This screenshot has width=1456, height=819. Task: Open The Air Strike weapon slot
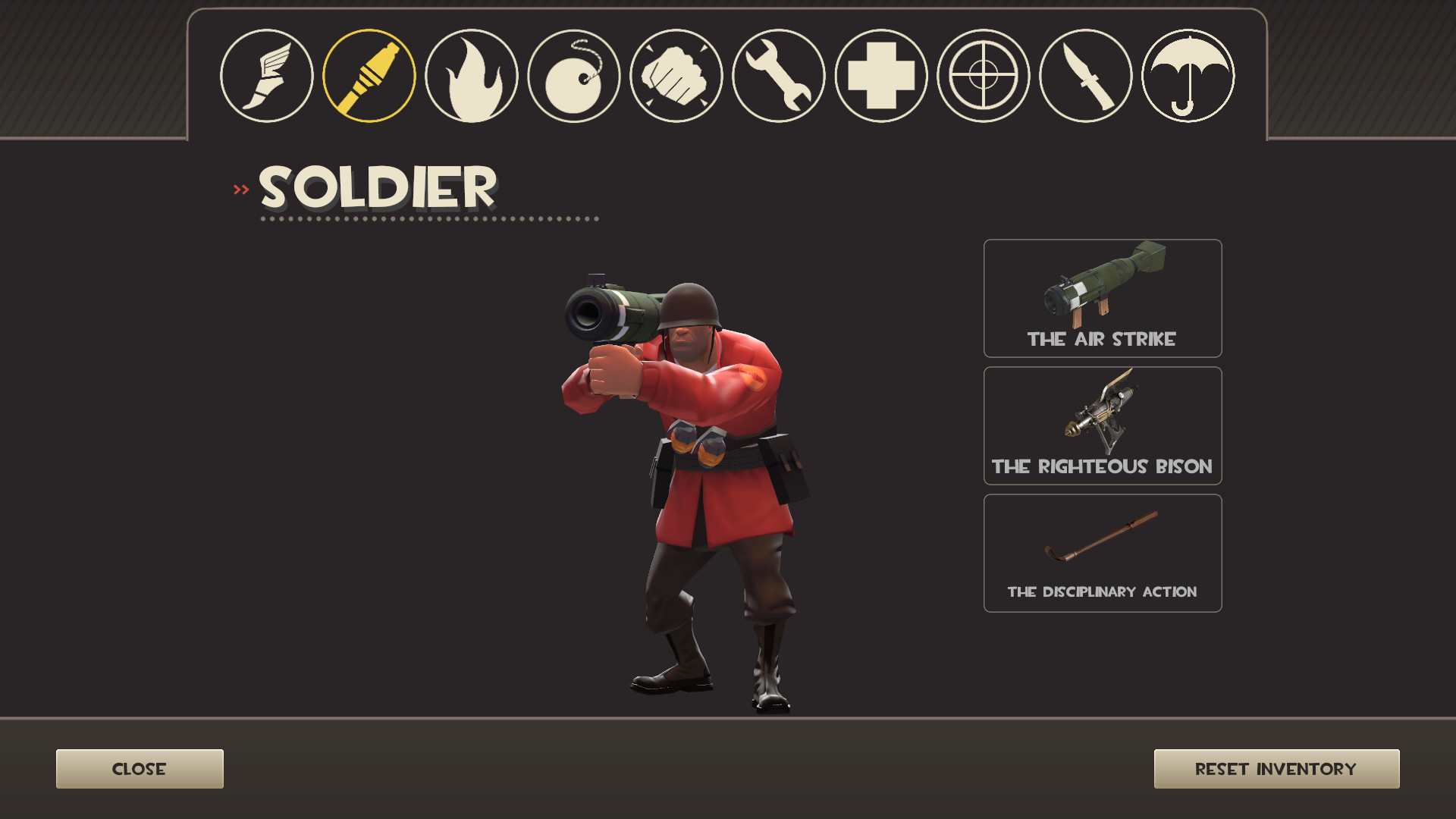pyautogui.click(x=1102, y=296)
